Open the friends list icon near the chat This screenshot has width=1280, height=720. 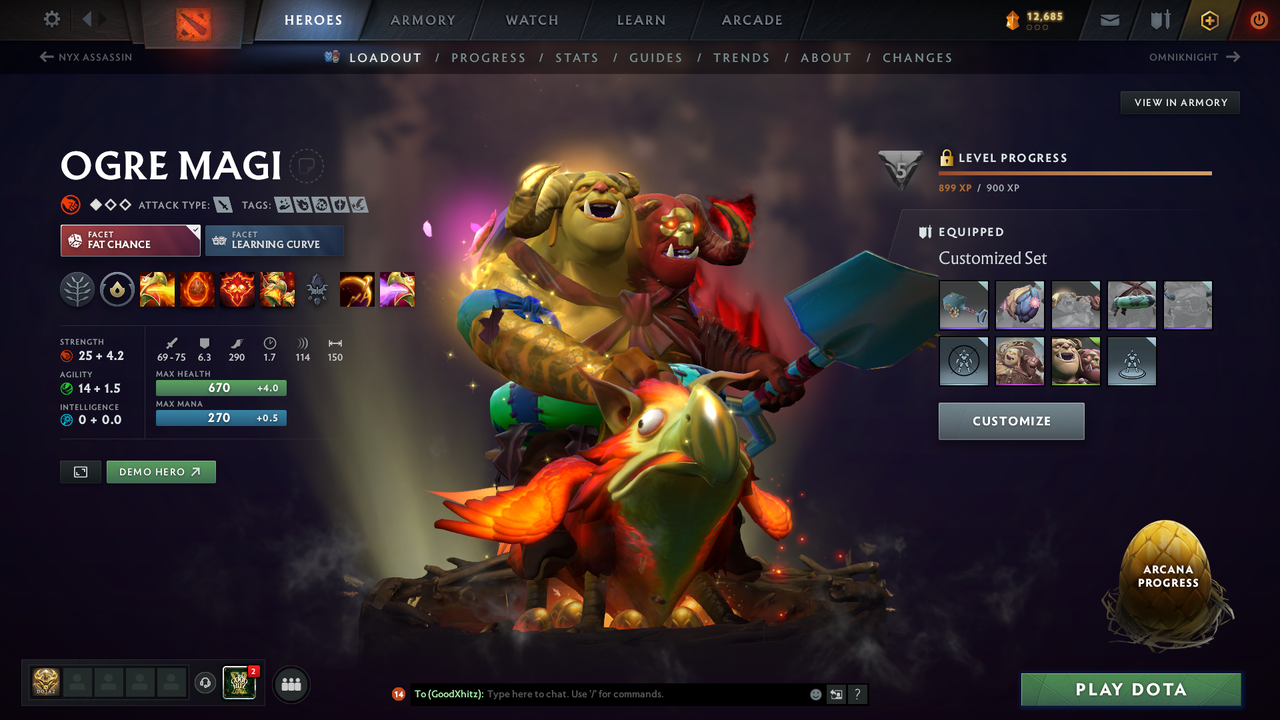coord(289,684)
